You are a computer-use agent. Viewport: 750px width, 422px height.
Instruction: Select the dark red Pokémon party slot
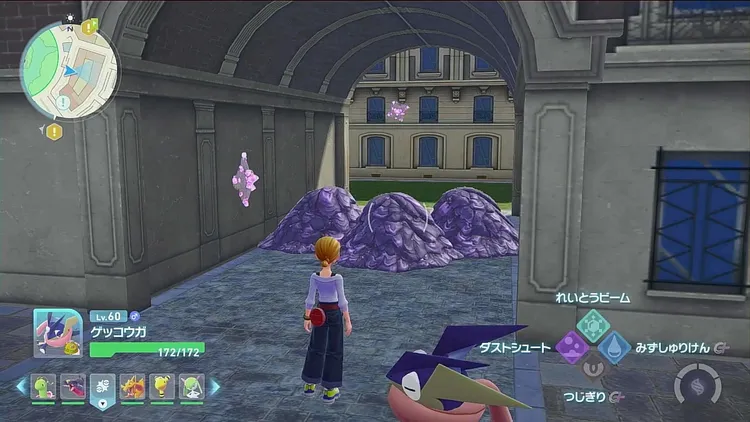73,386
